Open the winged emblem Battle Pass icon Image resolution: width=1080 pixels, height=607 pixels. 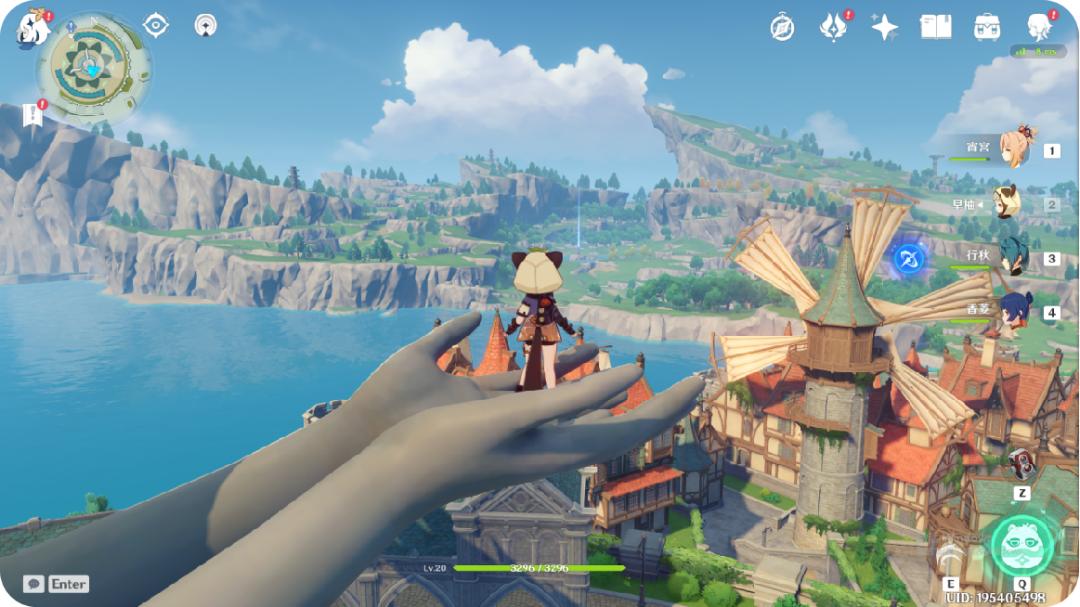tap(833, 27)
